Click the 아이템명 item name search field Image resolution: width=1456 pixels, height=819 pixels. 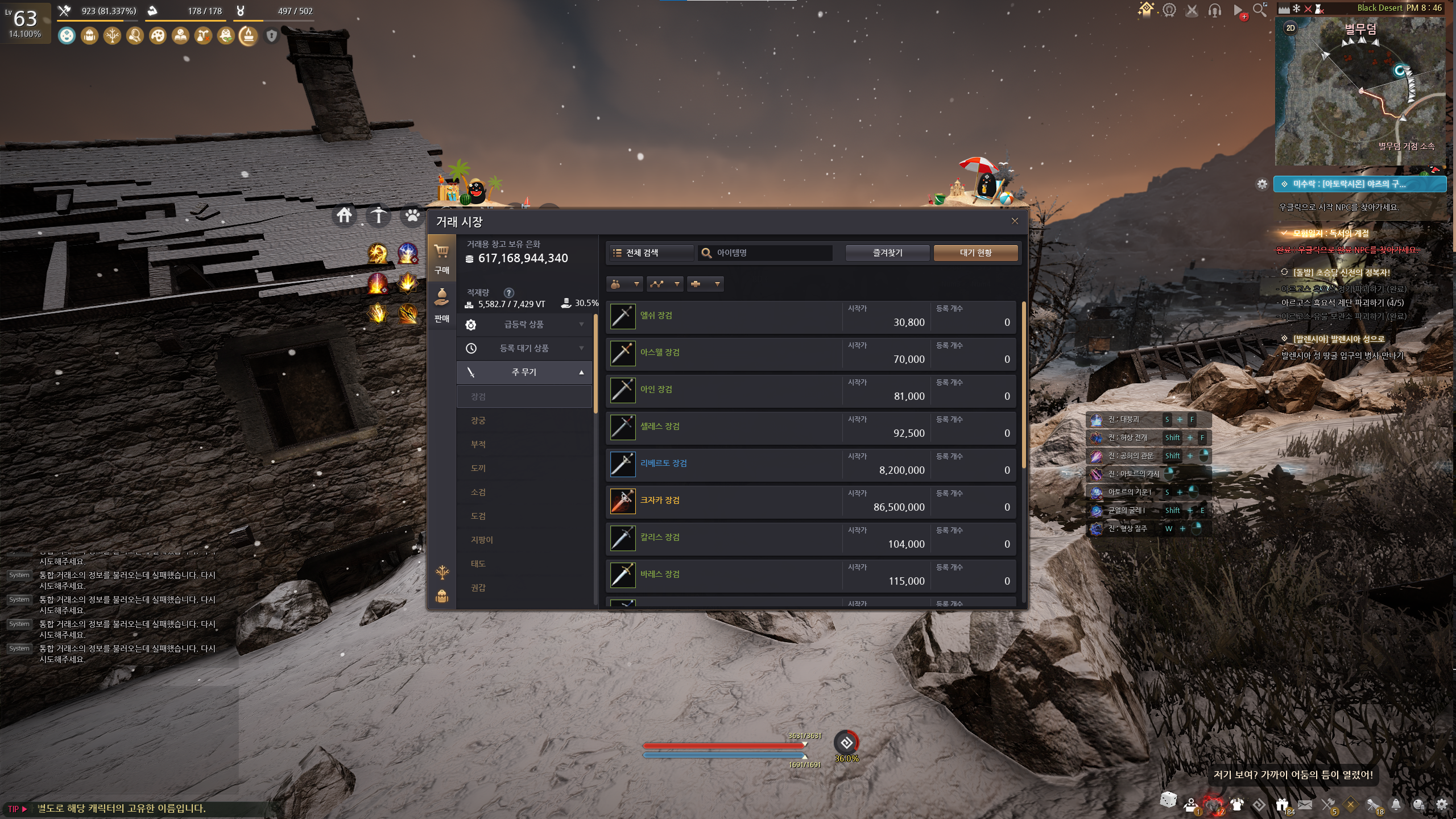[x=765, y=253]
